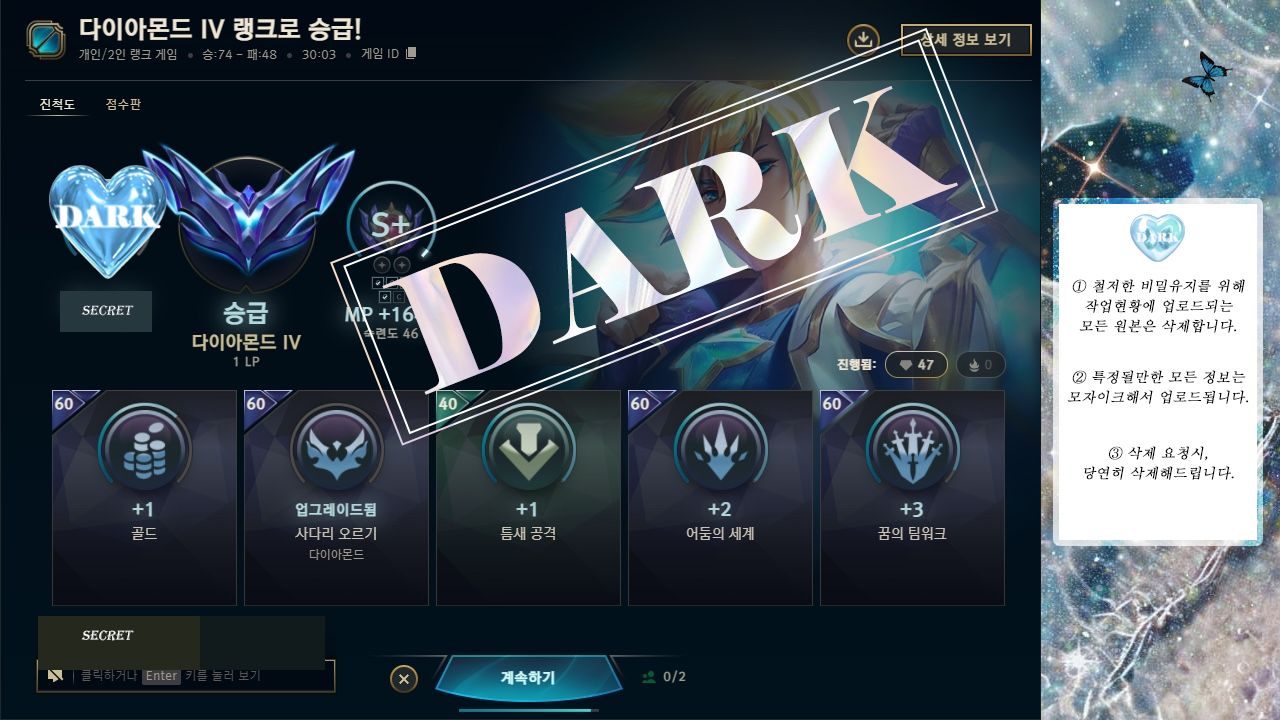
Task: Open the party members 0/2 indicator
Action: (664, 677)
